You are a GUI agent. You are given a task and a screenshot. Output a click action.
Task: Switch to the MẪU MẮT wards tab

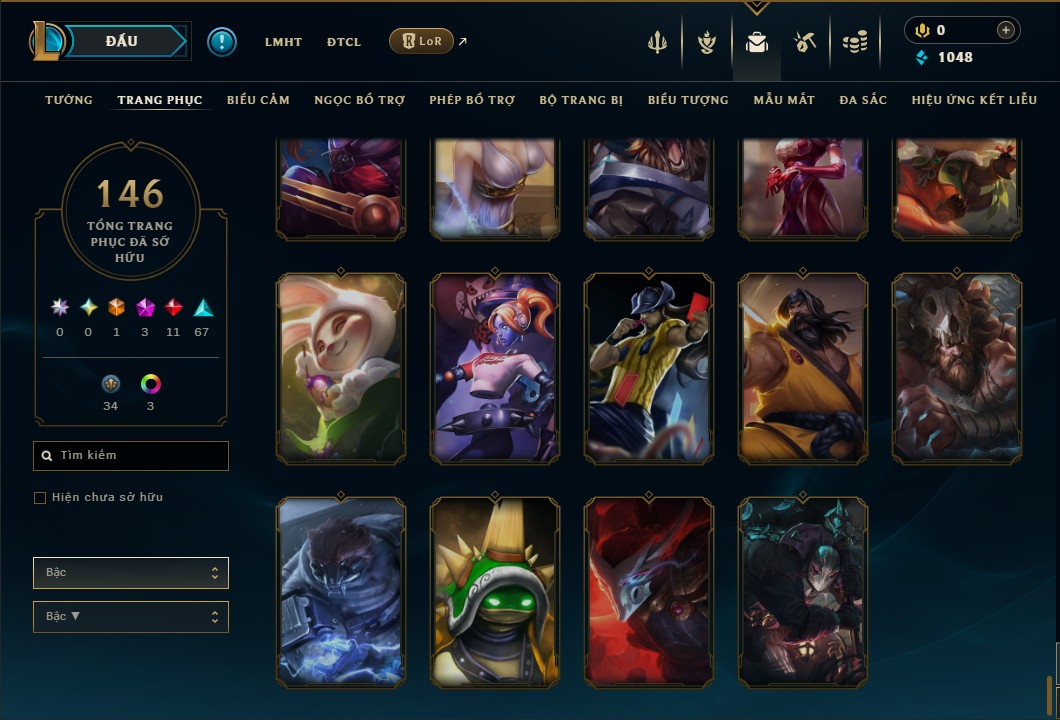784,100
